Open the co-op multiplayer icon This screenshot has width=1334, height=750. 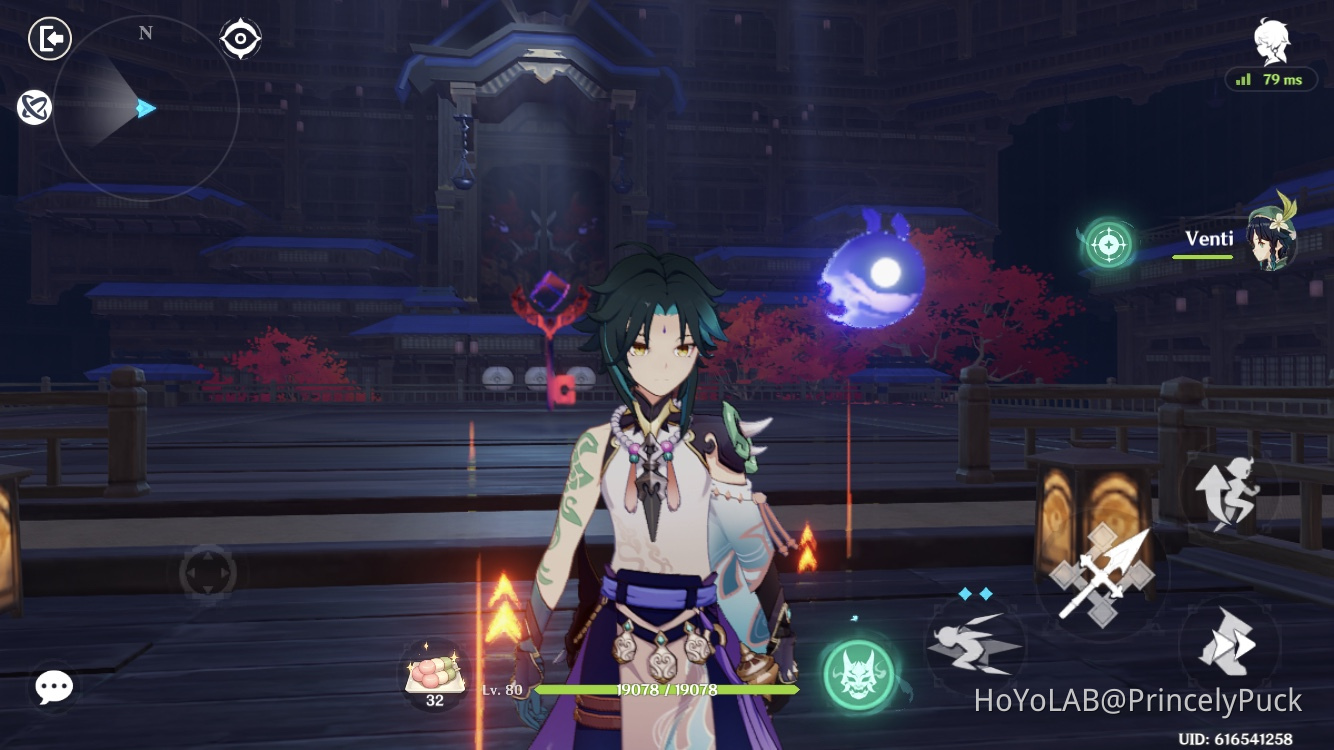click(35, 107)
